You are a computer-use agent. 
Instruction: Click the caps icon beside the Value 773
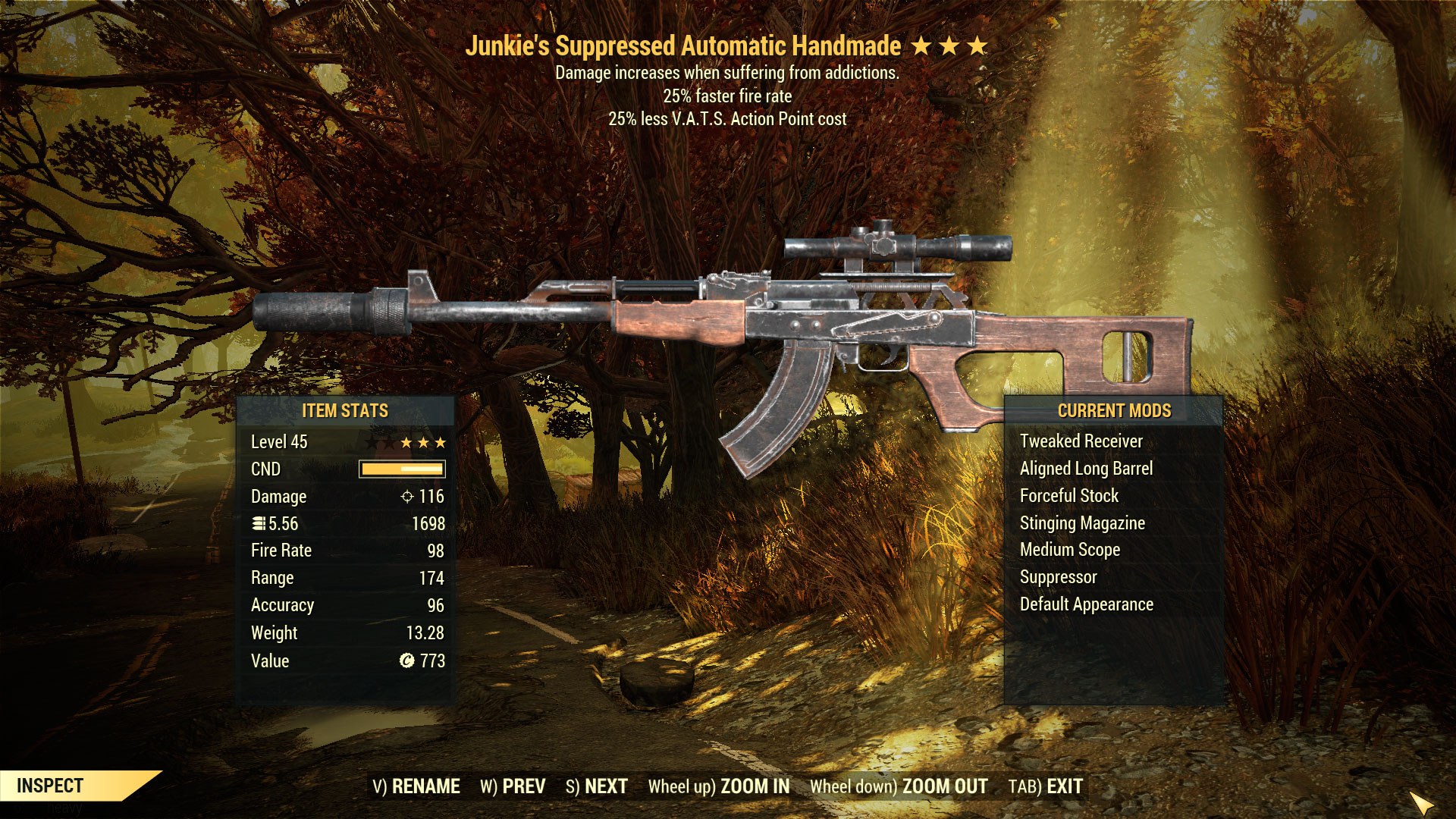tap(406, 661)
